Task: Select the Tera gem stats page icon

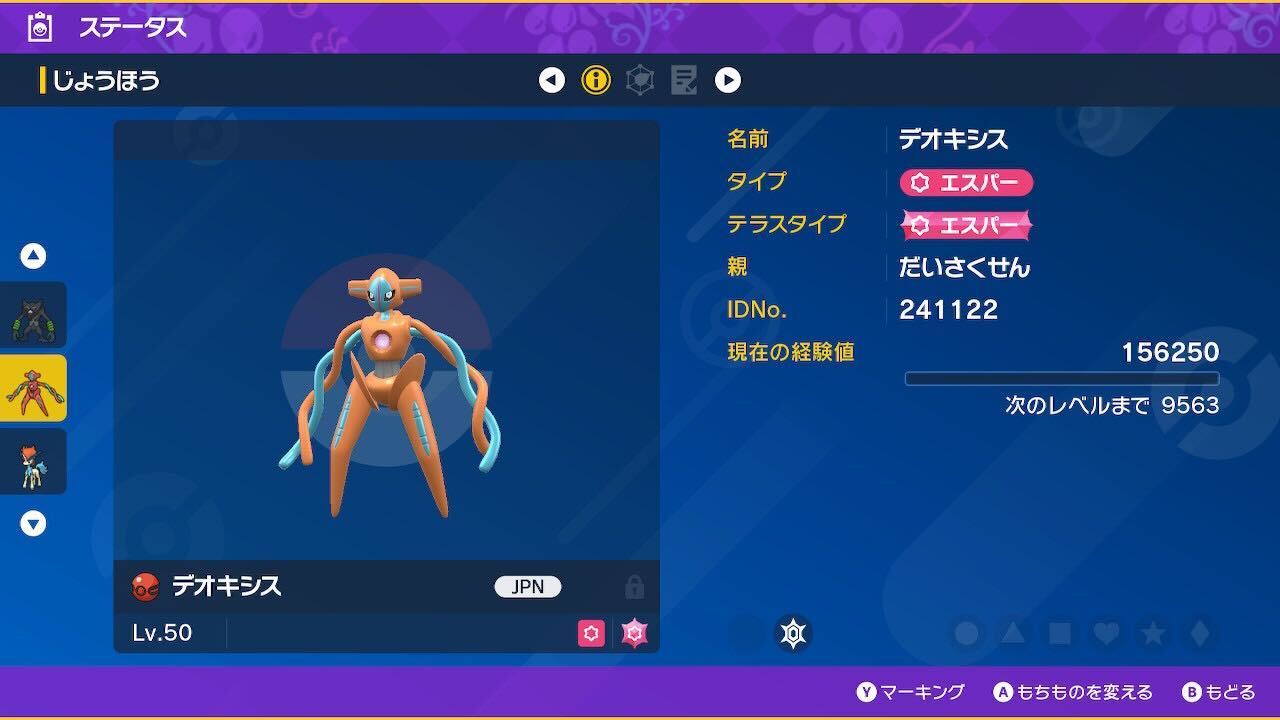Action: click(640, 80)
